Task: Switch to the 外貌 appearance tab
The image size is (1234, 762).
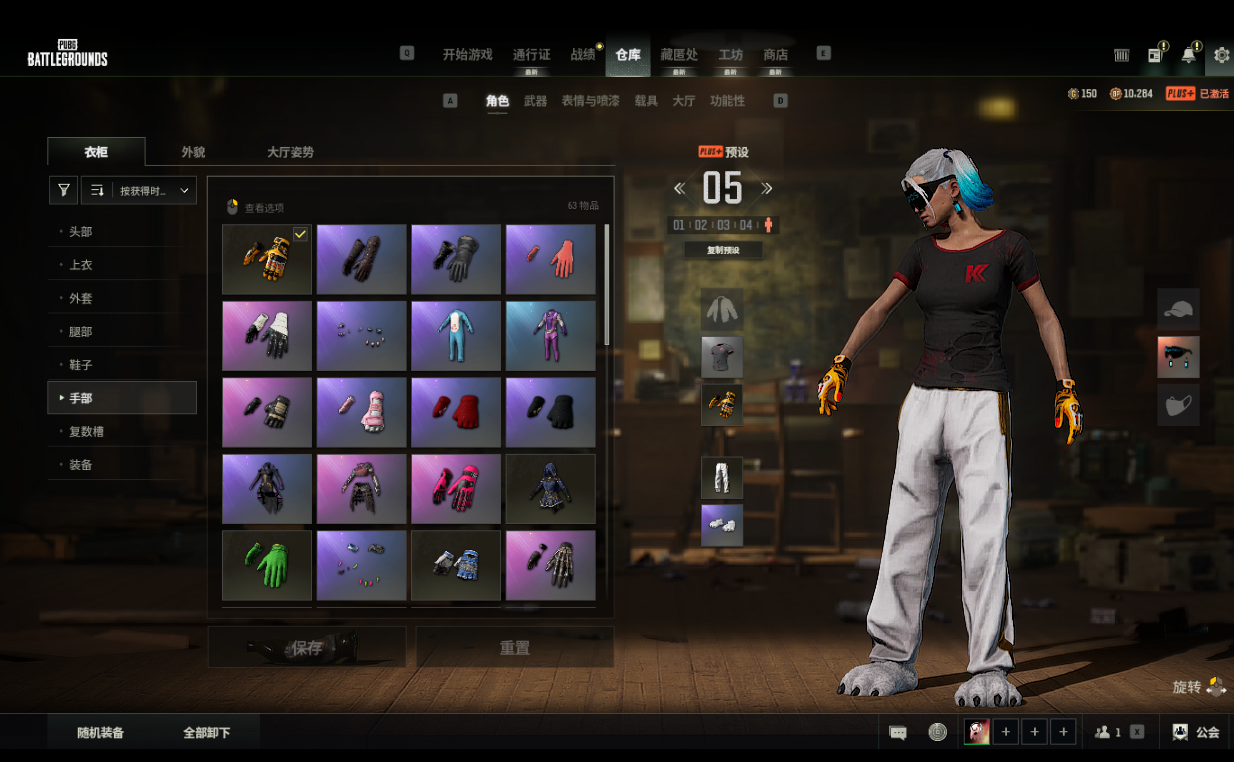Action: 193,152
